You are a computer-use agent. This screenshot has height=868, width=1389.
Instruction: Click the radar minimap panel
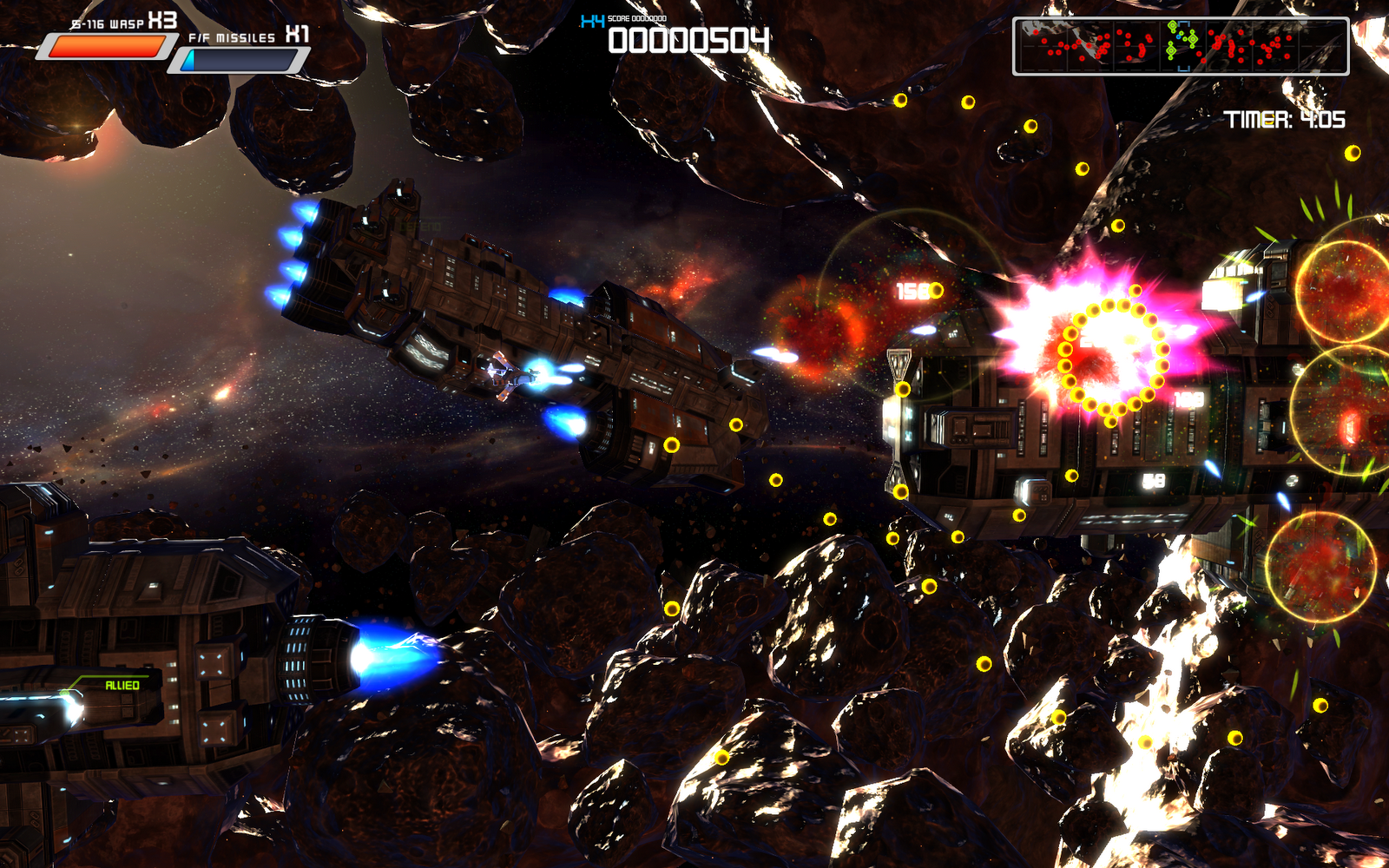click(x=1181, y=46)
